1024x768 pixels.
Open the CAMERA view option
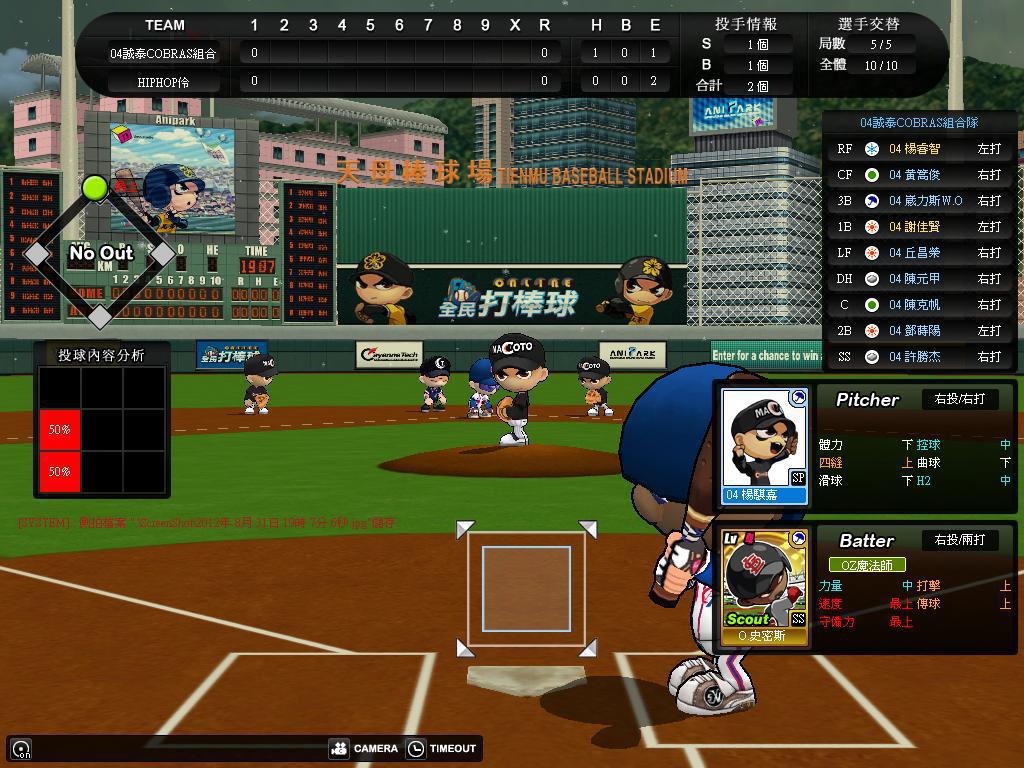(364, 748)
